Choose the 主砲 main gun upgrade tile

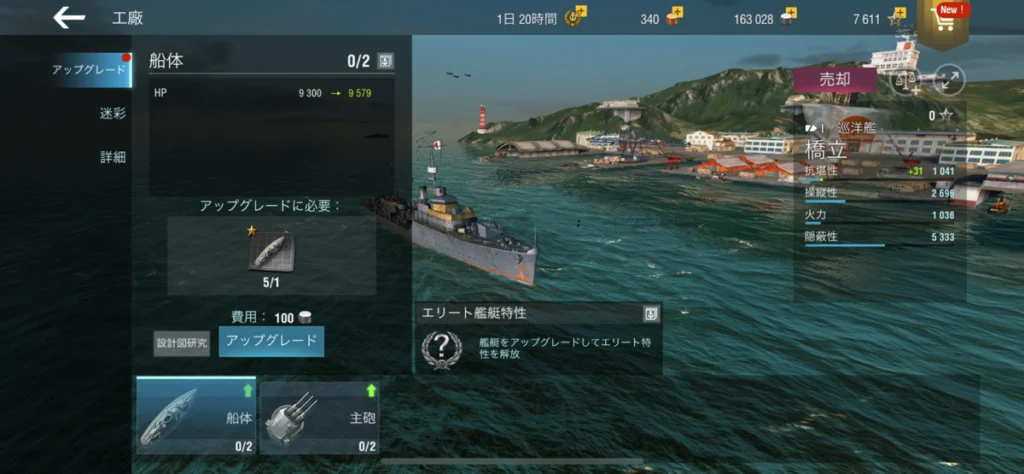320,417
